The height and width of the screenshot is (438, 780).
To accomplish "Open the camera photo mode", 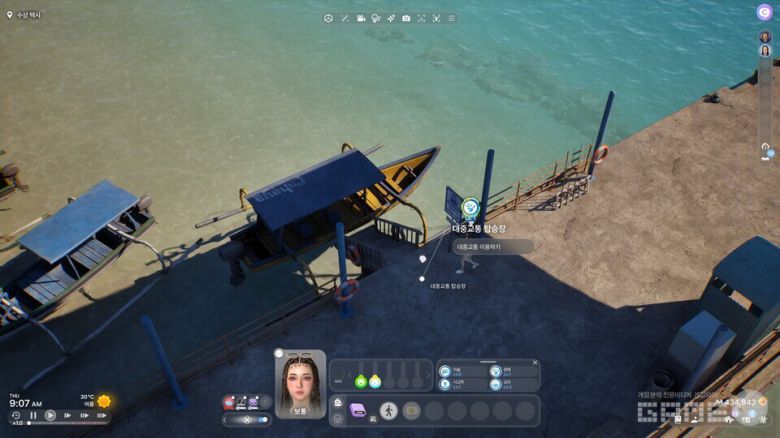I will tap(406, 18).
